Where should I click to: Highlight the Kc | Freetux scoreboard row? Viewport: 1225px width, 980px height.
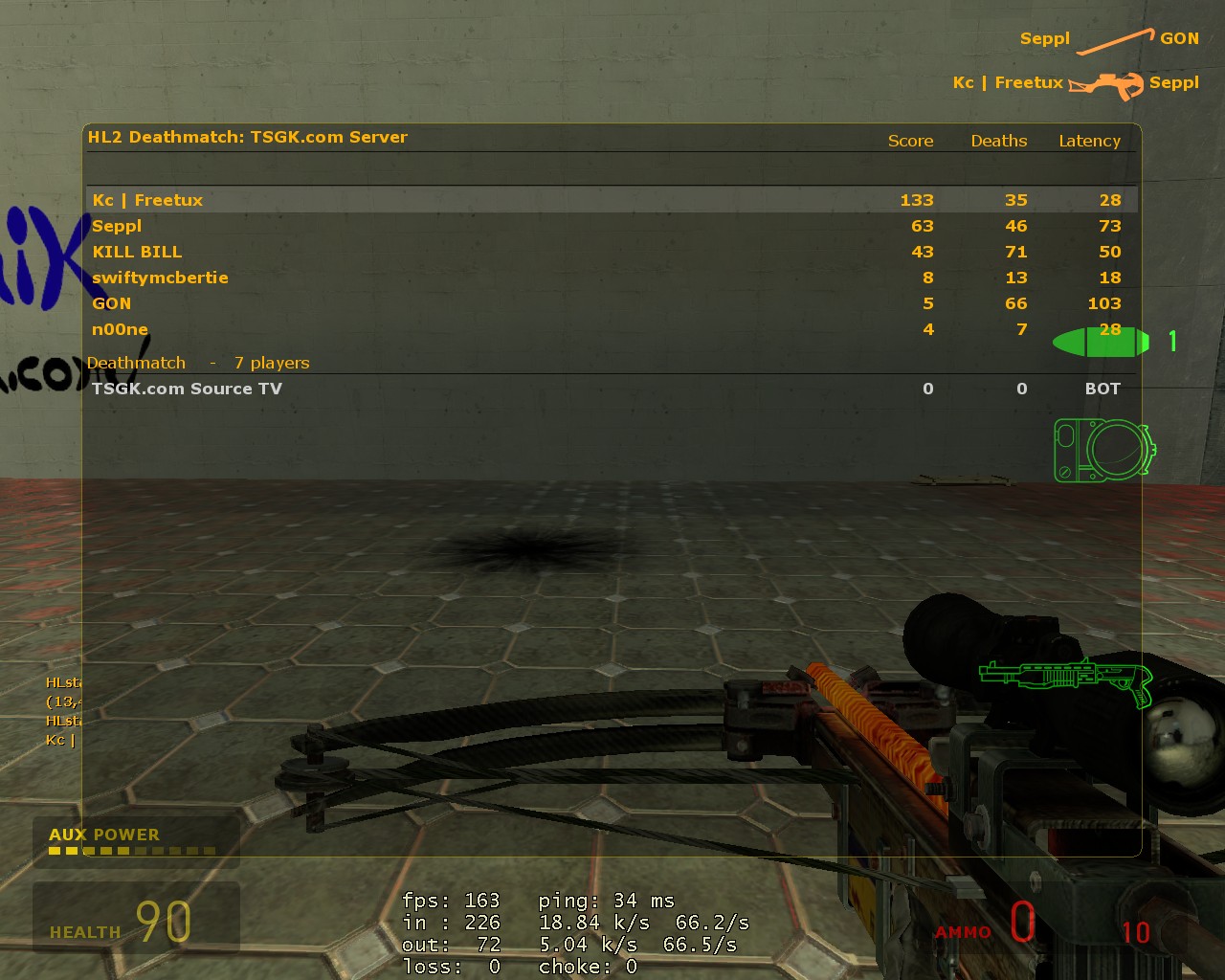(148, 200)
